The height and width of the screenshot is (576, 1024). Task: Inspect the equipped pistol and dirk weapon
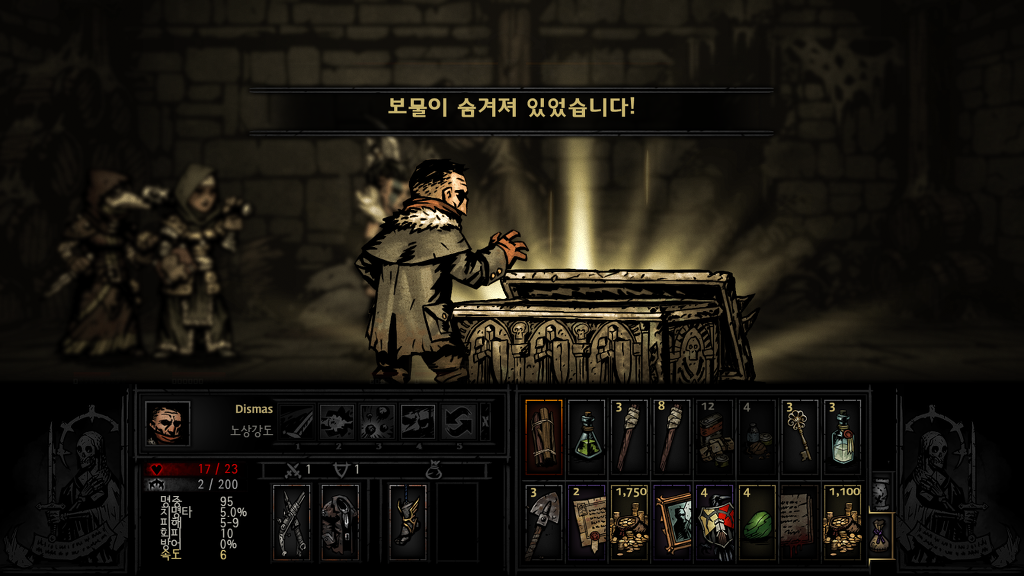(293, 521)
